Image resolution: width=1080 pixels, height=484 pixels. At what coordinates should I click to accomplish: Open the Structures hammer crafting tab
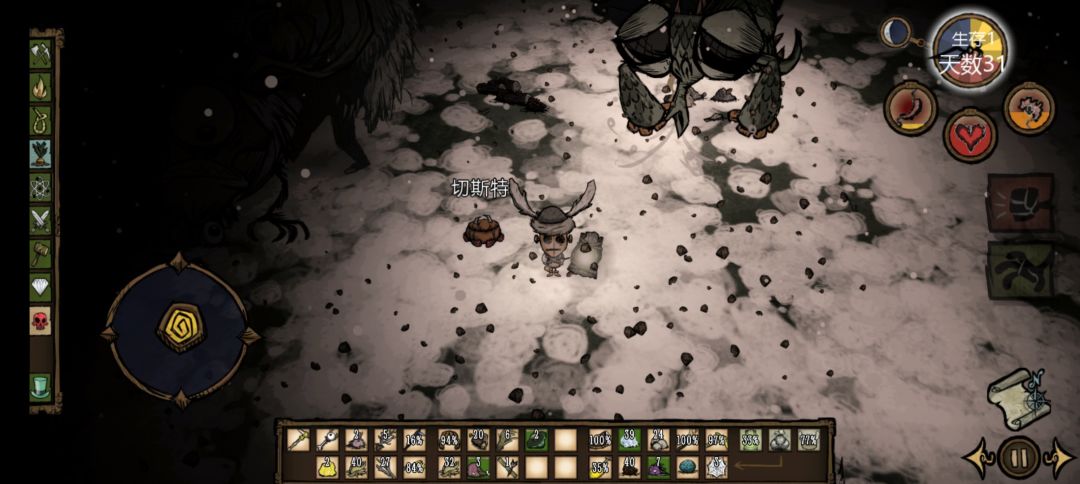40,252
